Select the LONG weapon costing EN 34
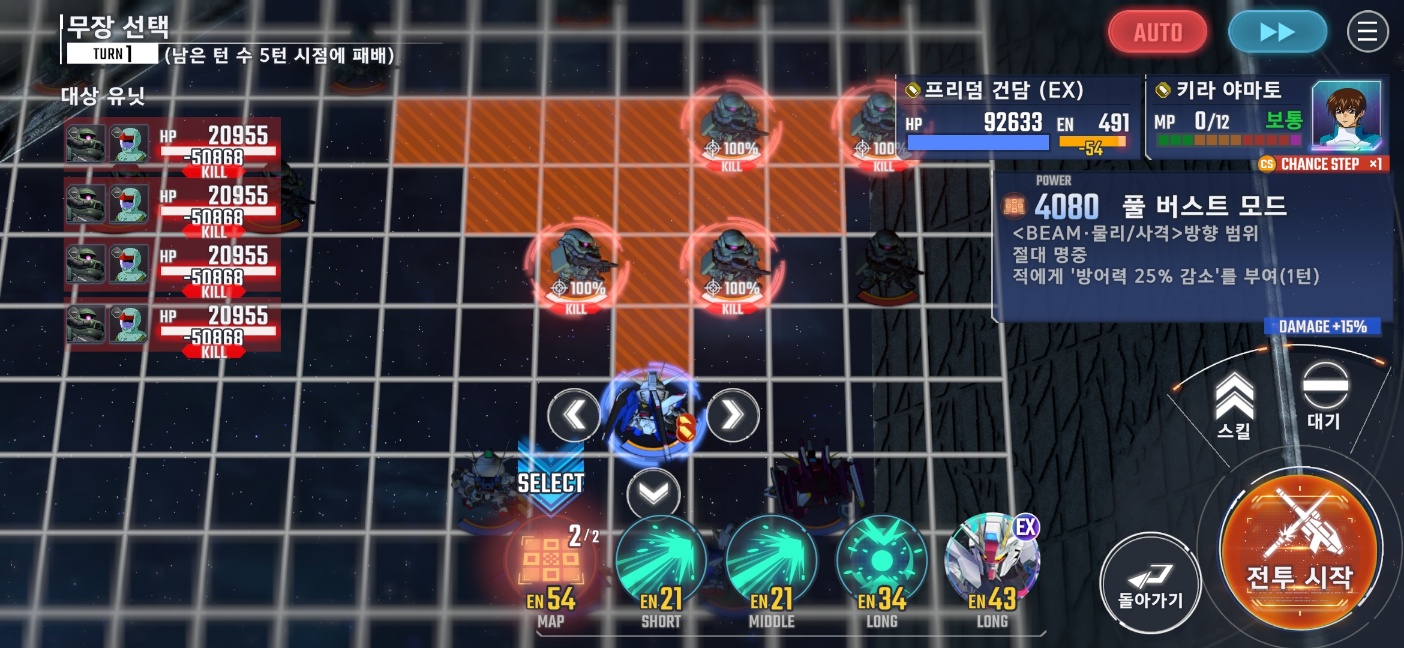This screenshot has height=648, width=1404. tap(881, 562)
